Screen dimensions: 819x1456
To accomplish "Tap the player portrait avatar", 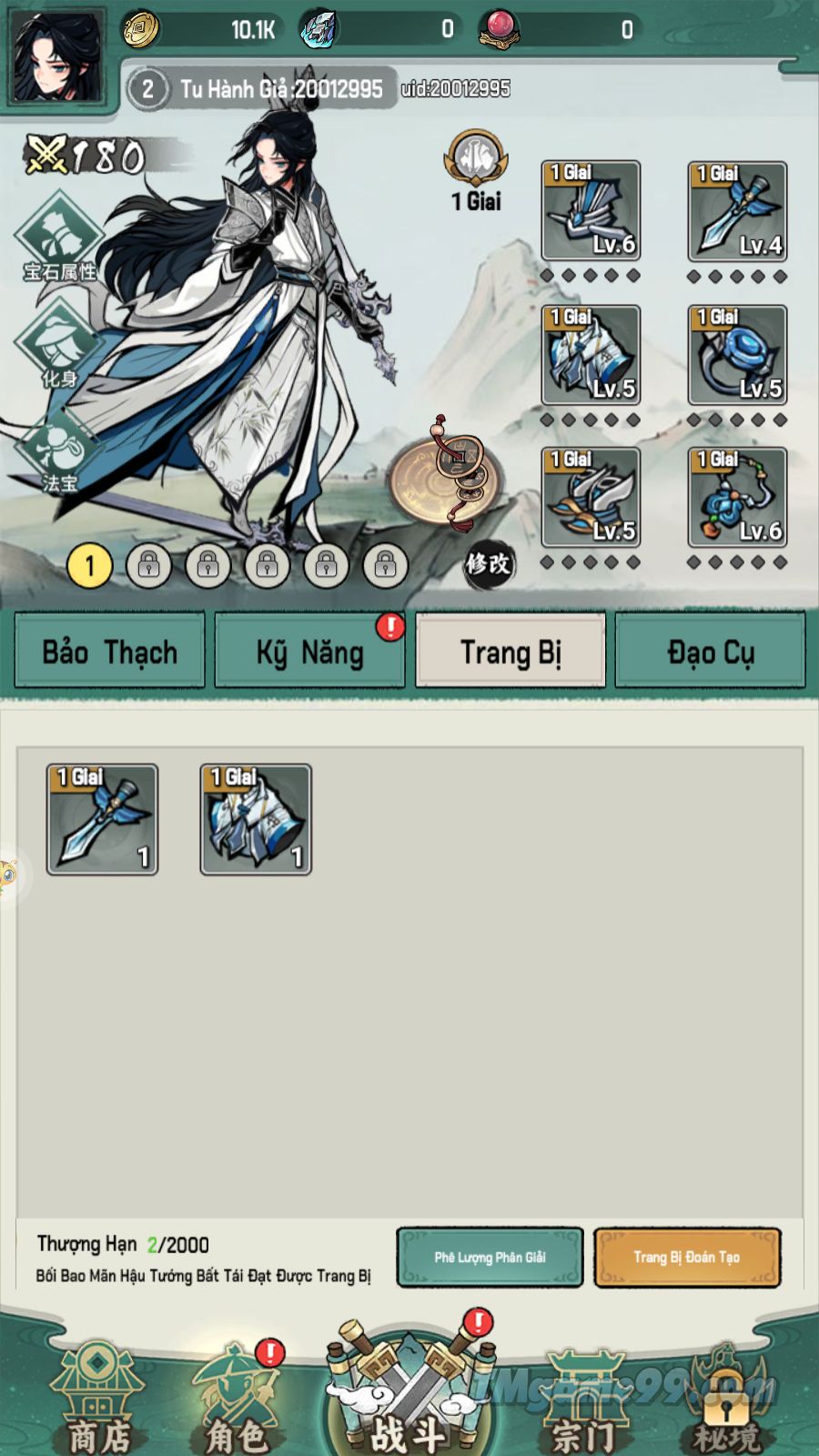I will click(55, 56).
